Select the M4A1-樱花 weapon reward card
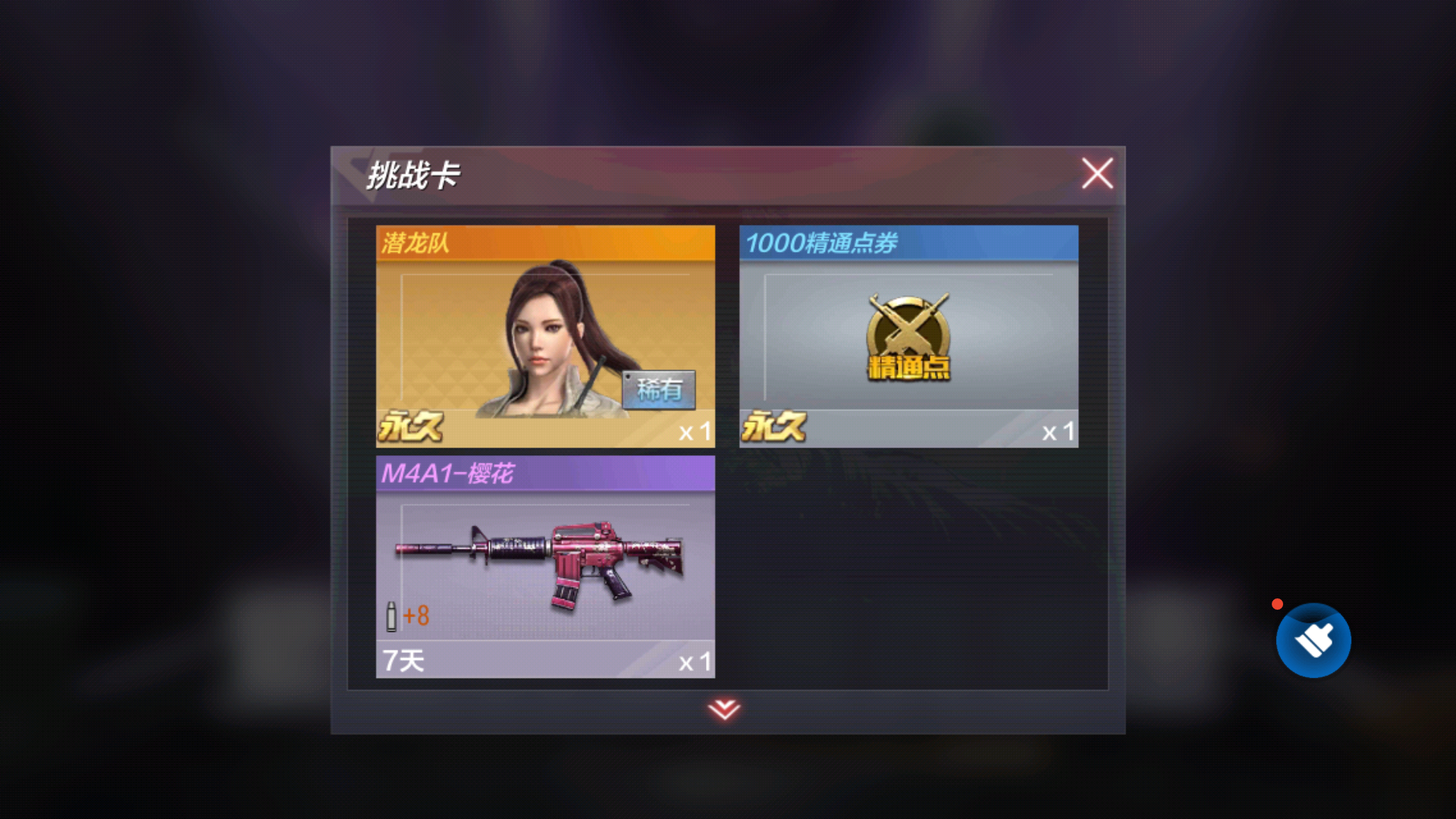Screen dimensions: 1456x819 (x=544, y=565)
